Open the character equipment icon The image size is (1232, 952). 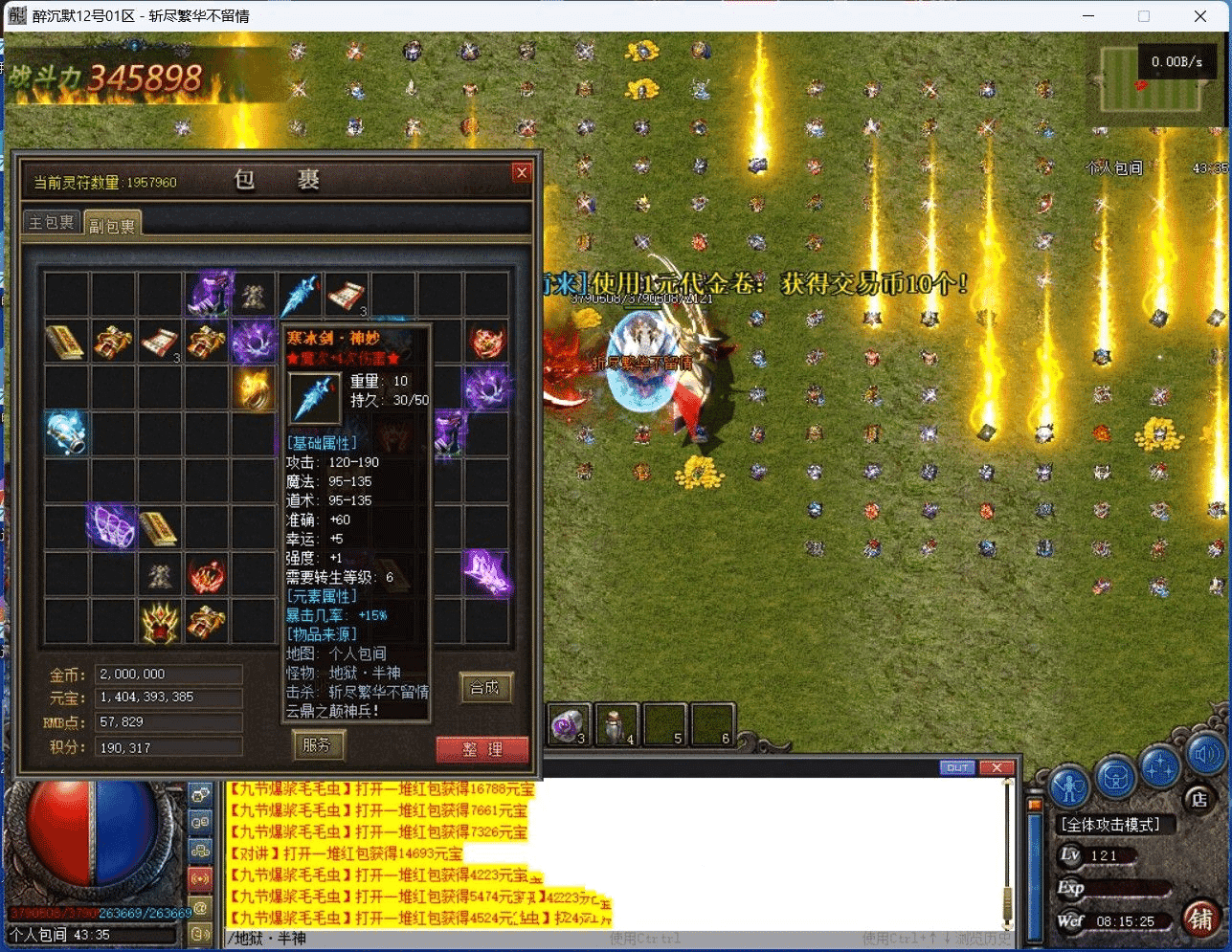[x=1069, y=786]
